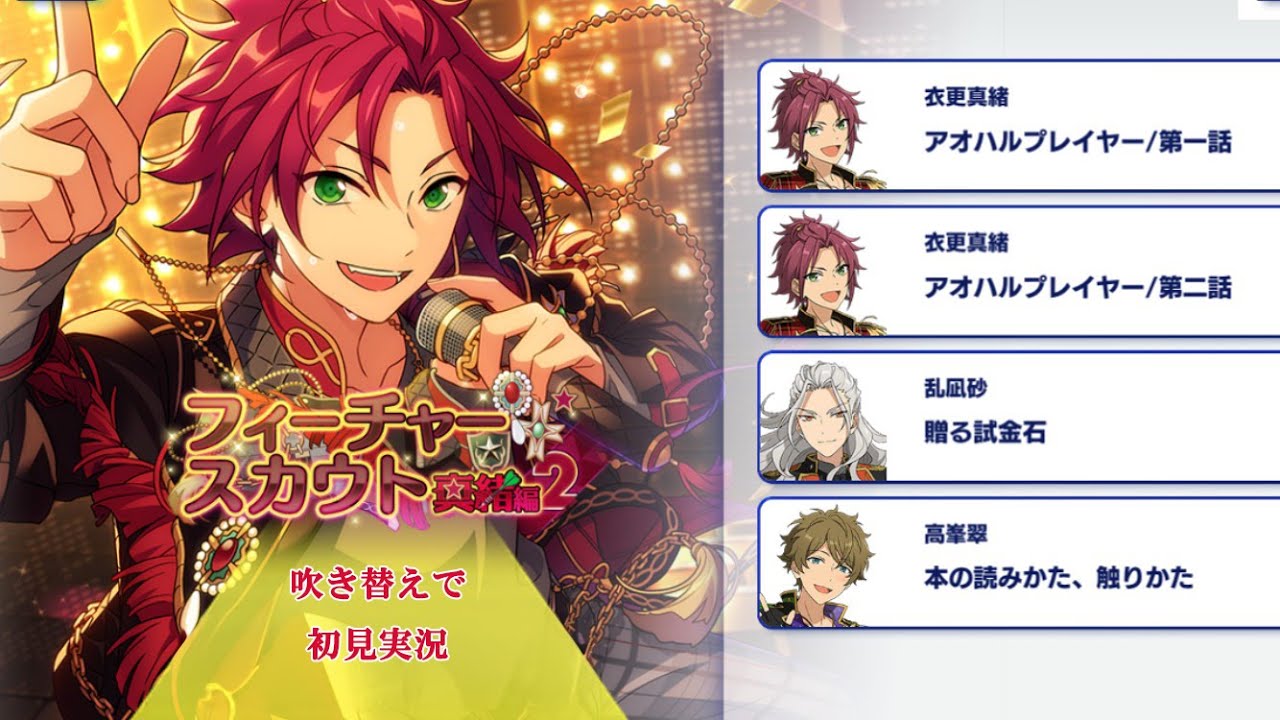Open アオハルプレイヤー/第一話 story
This screenshot has width=1280, height=720.
coord(1020,126)
